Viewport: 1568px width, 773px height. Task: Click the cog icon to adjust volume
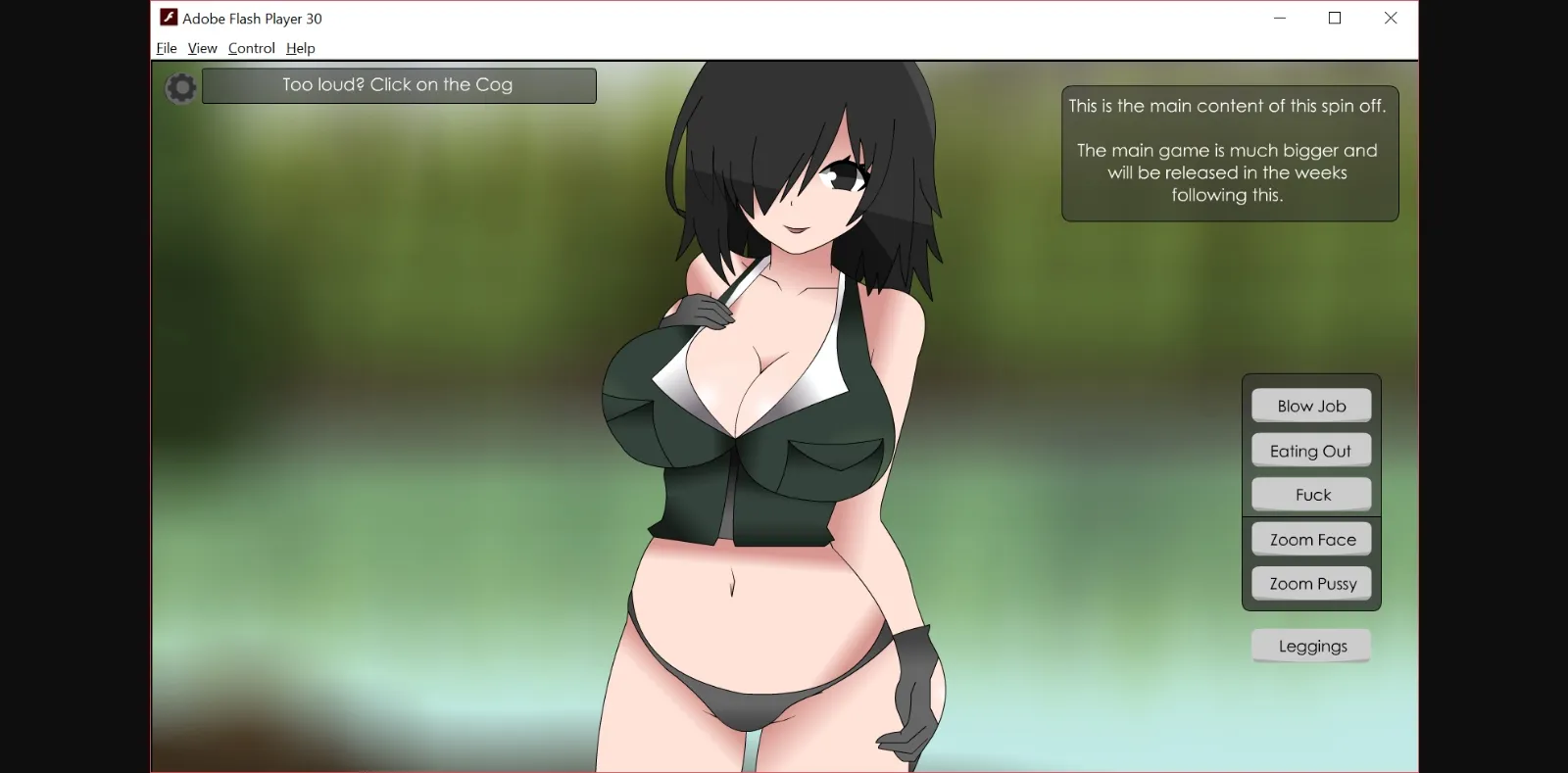point(180,87)
